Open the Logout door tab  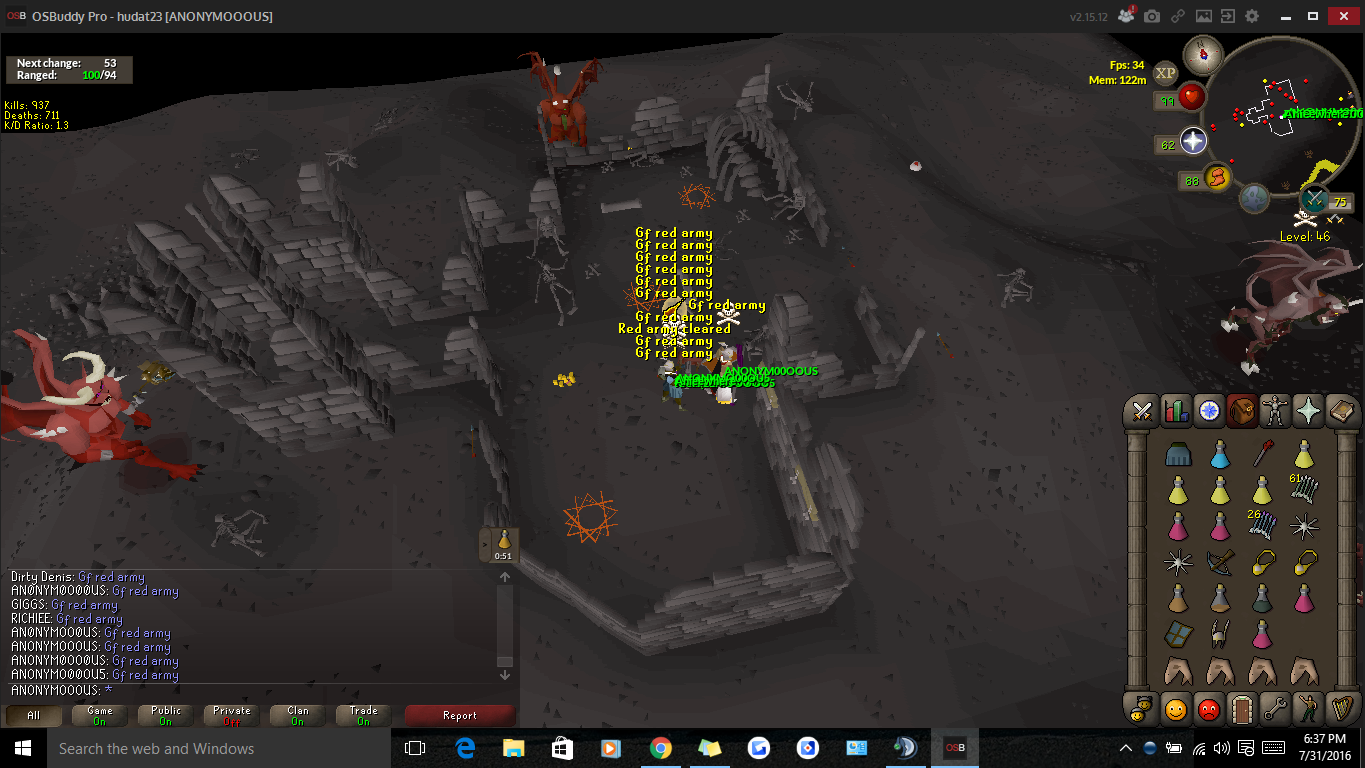(x=1242, y=709)
